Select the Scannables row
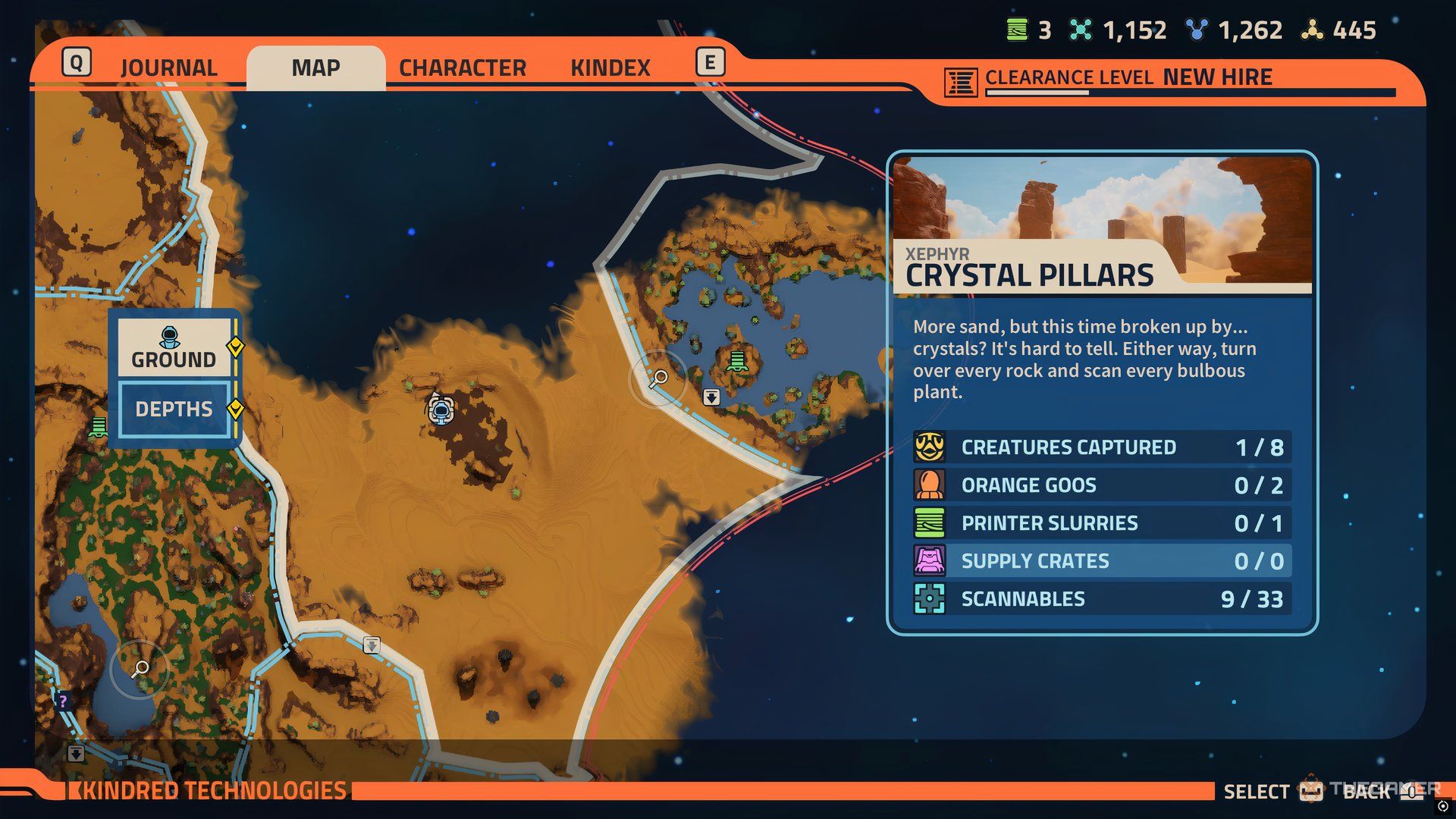This screenshot has width=1456, height=819. [x=1102, y=599]
